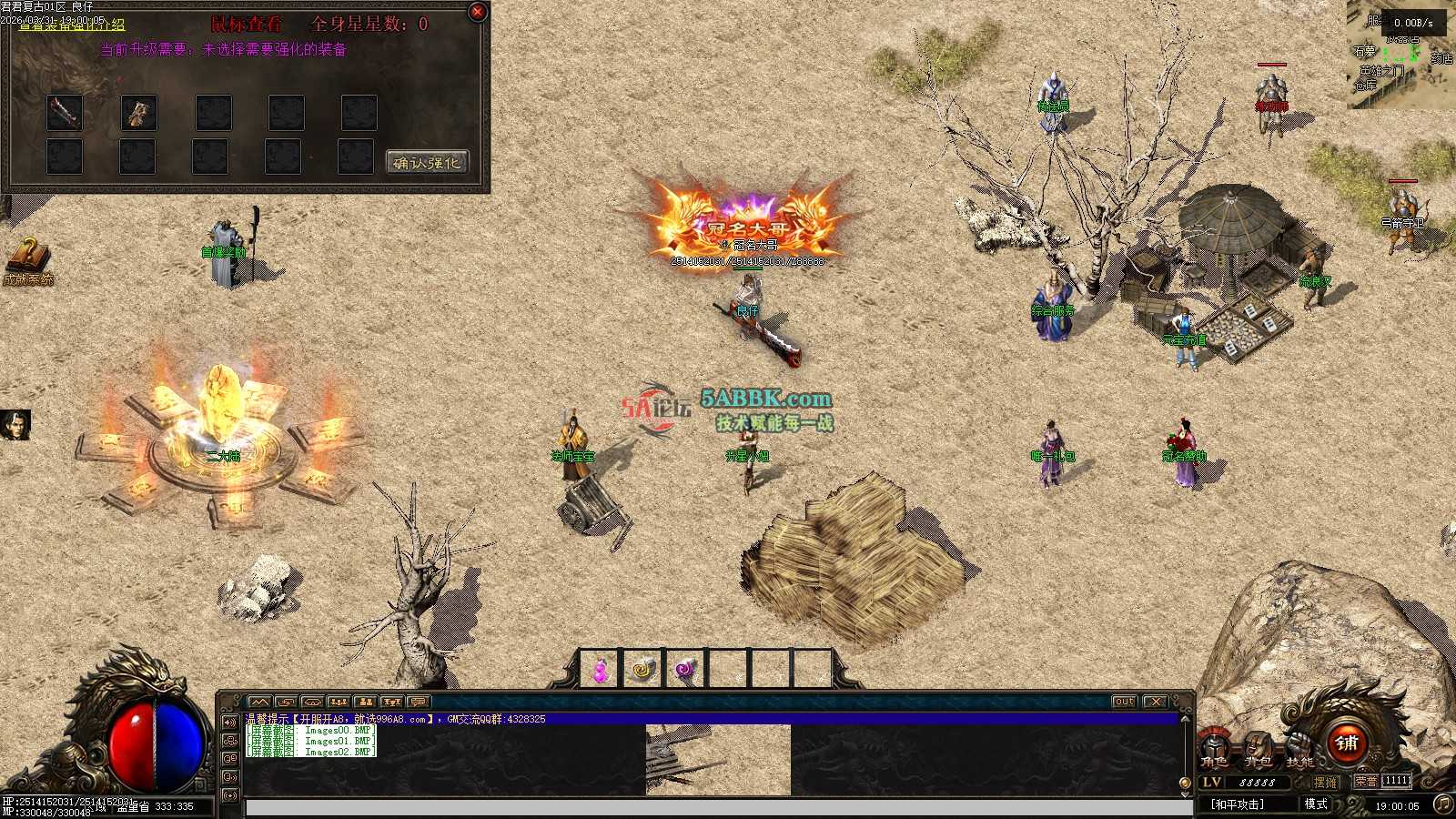Click the minimap in the corner

click(1401, 55)
